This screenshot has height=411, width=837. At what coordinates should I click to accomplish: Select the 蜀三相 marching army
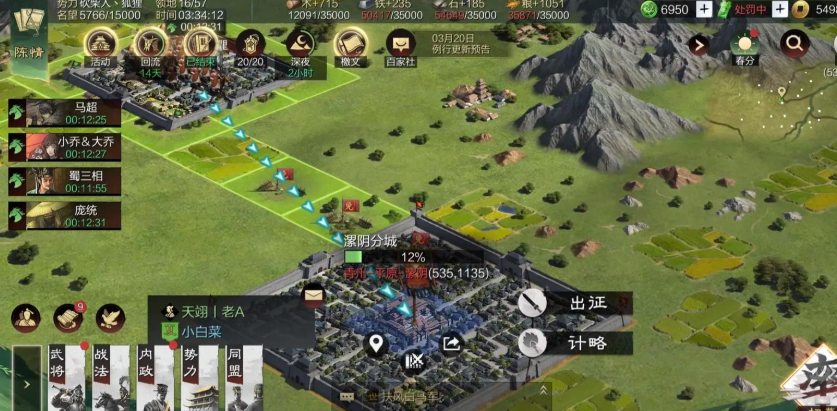point(64,181)
